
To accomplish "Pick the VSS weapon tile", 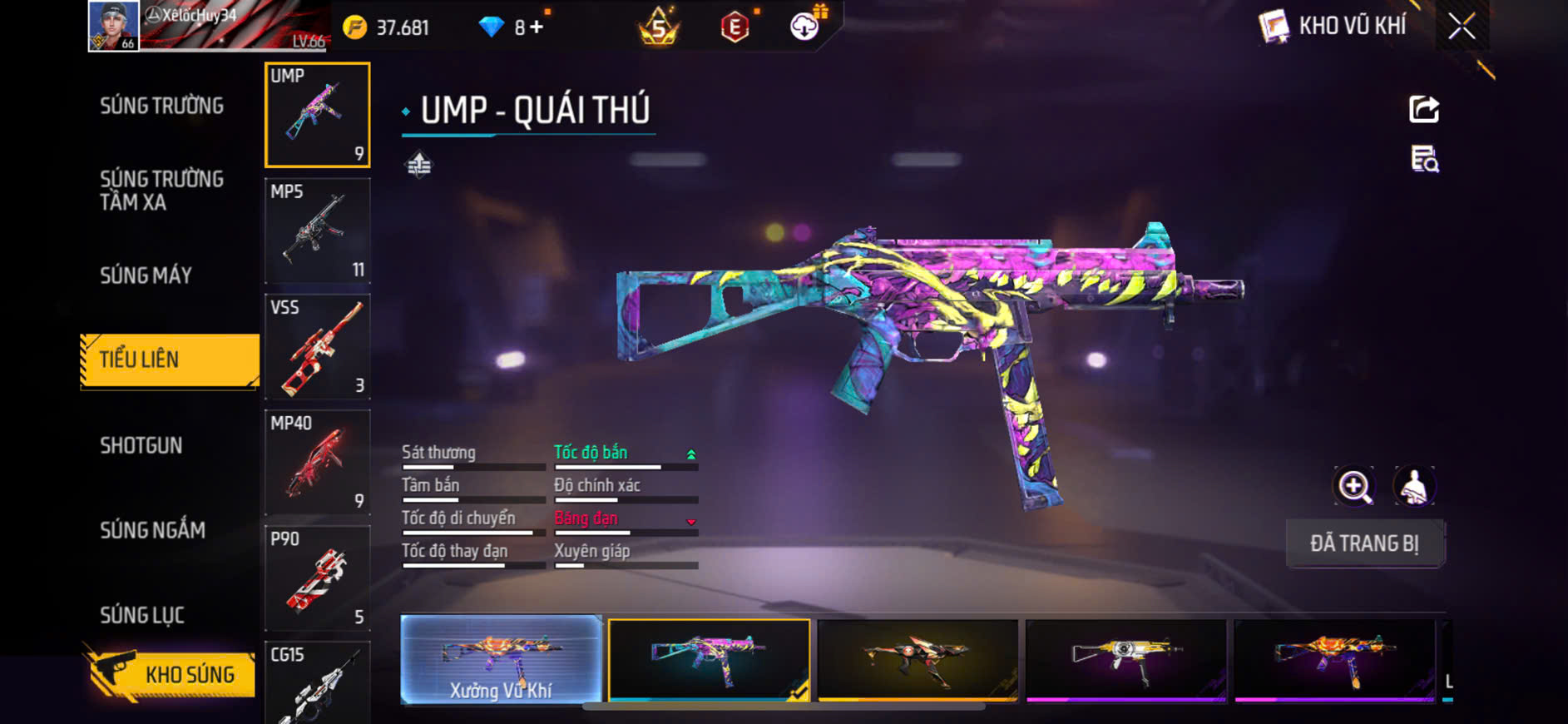I will pyautogui.click(x=317, y=346).
